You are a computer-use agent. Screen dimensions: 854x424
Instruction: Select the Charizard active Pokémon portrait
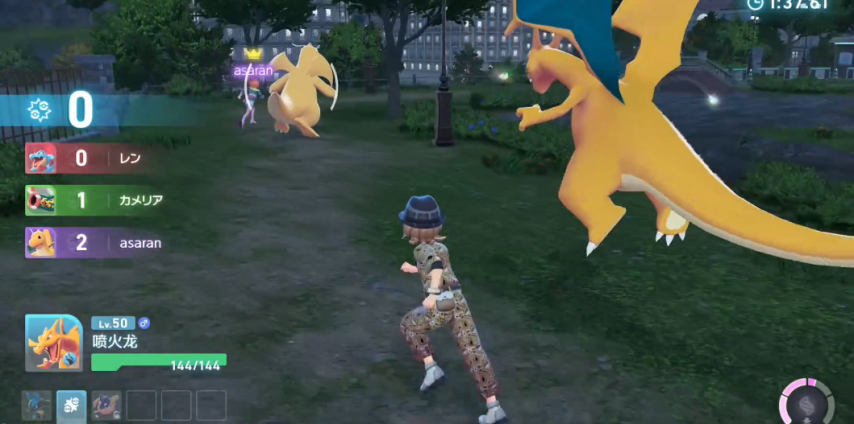click(53, 343)
